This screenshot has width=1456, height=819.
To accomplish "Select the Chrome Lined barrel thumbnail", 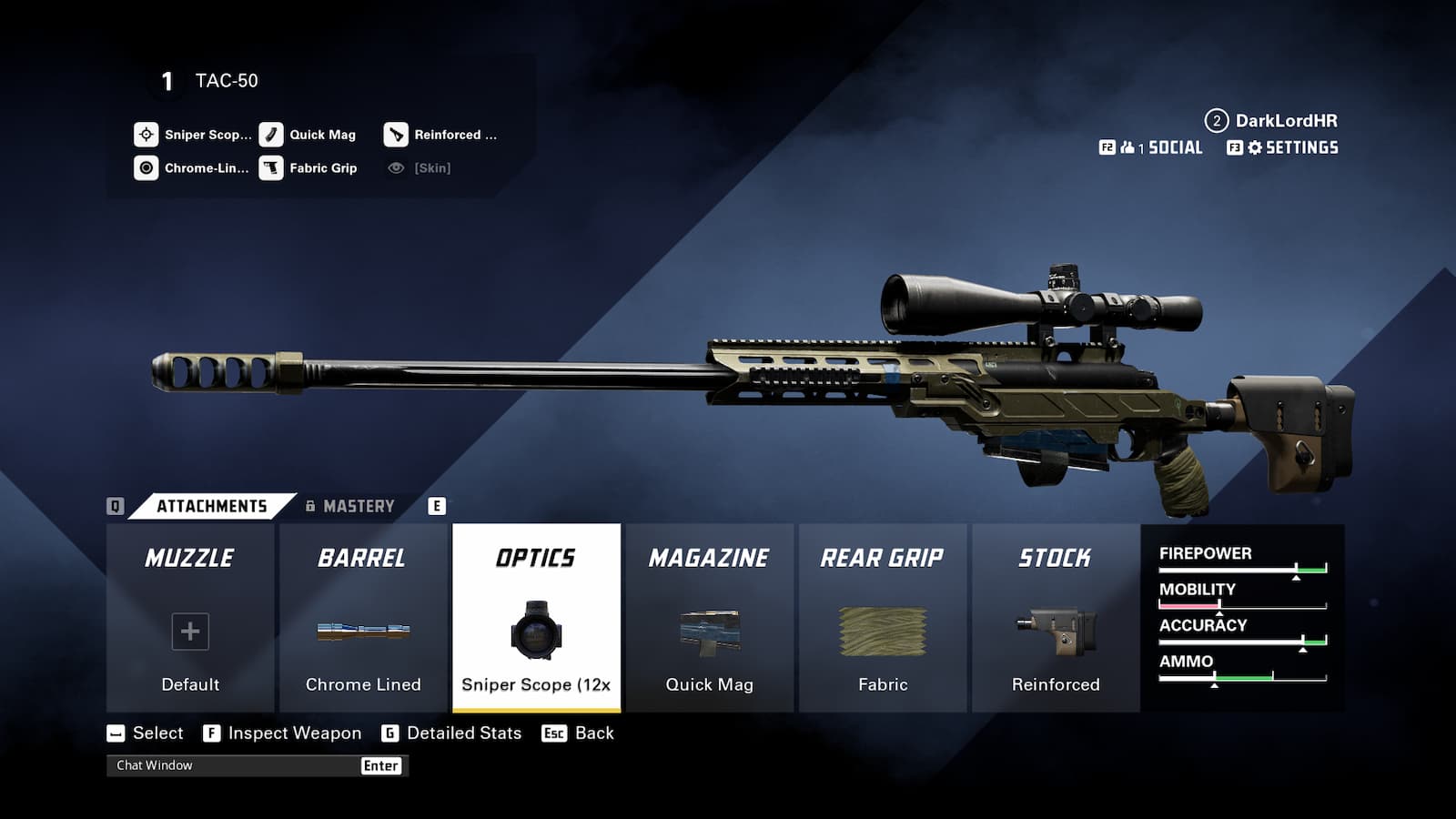I will point(363,631).
